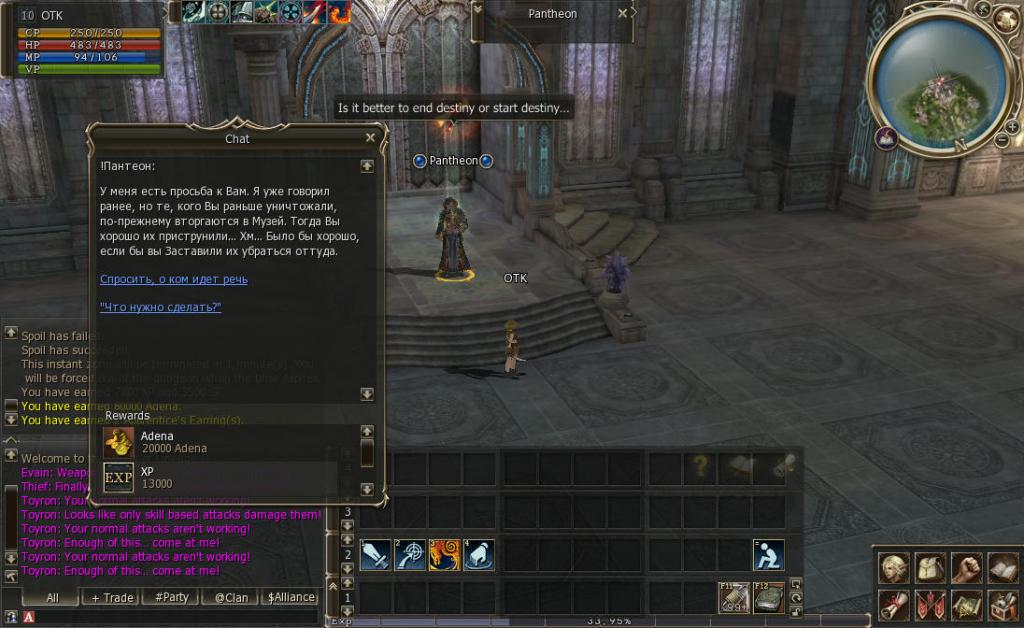Close the Pantheon target window

coord(622,14)
